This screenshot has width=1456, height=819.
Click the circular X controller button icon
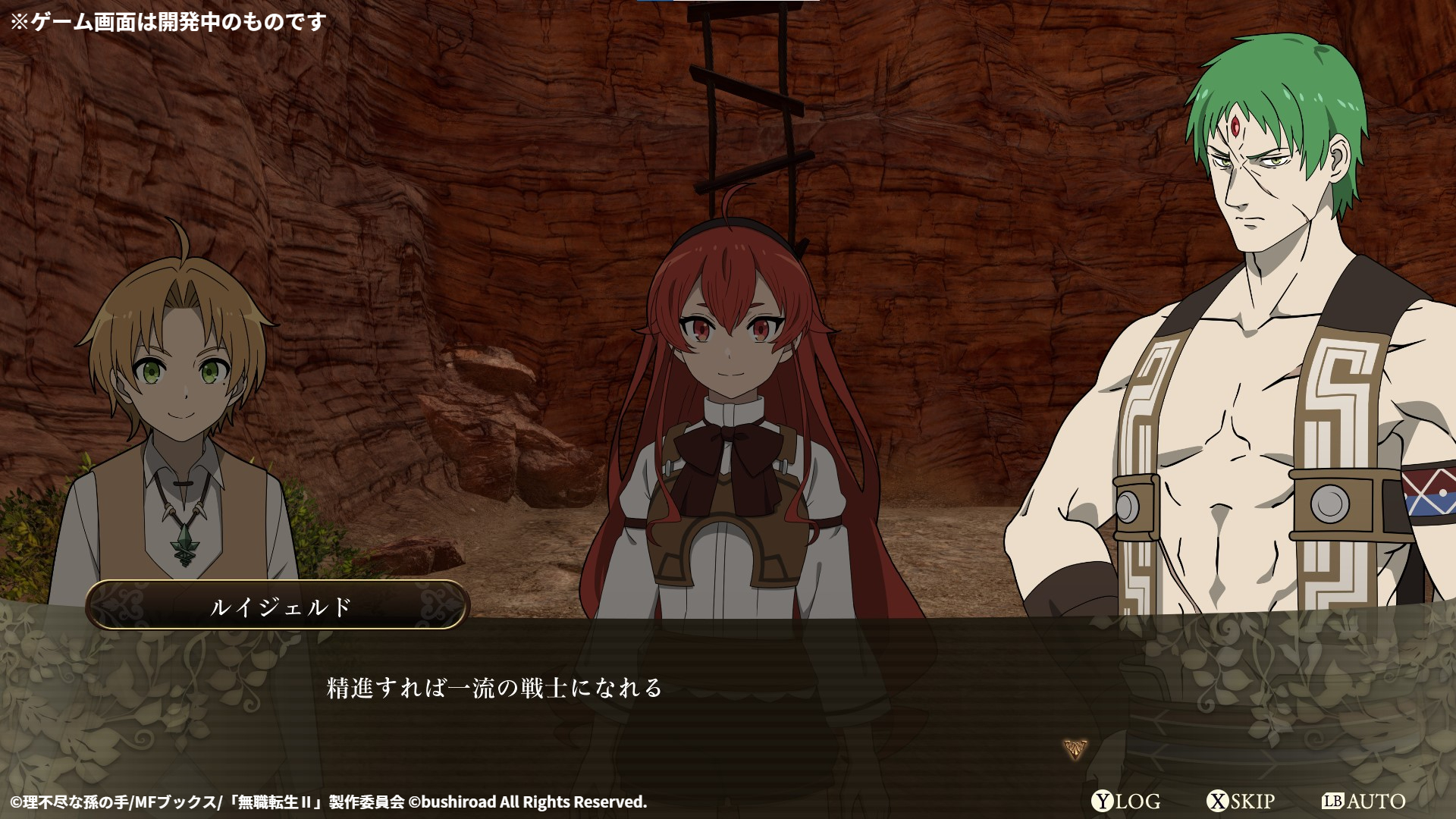1216,801
